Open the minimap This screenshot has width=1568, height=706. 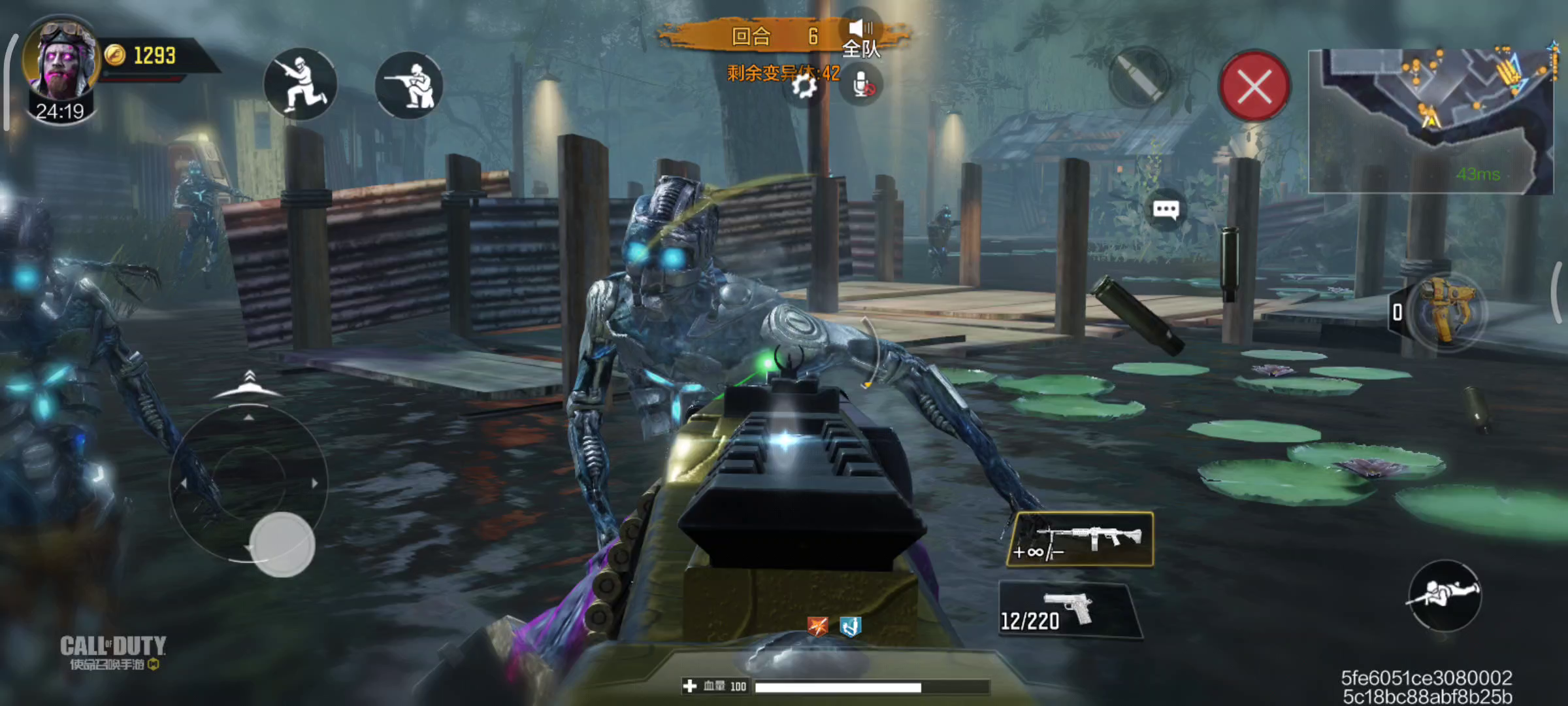[x=1430, y=121]
